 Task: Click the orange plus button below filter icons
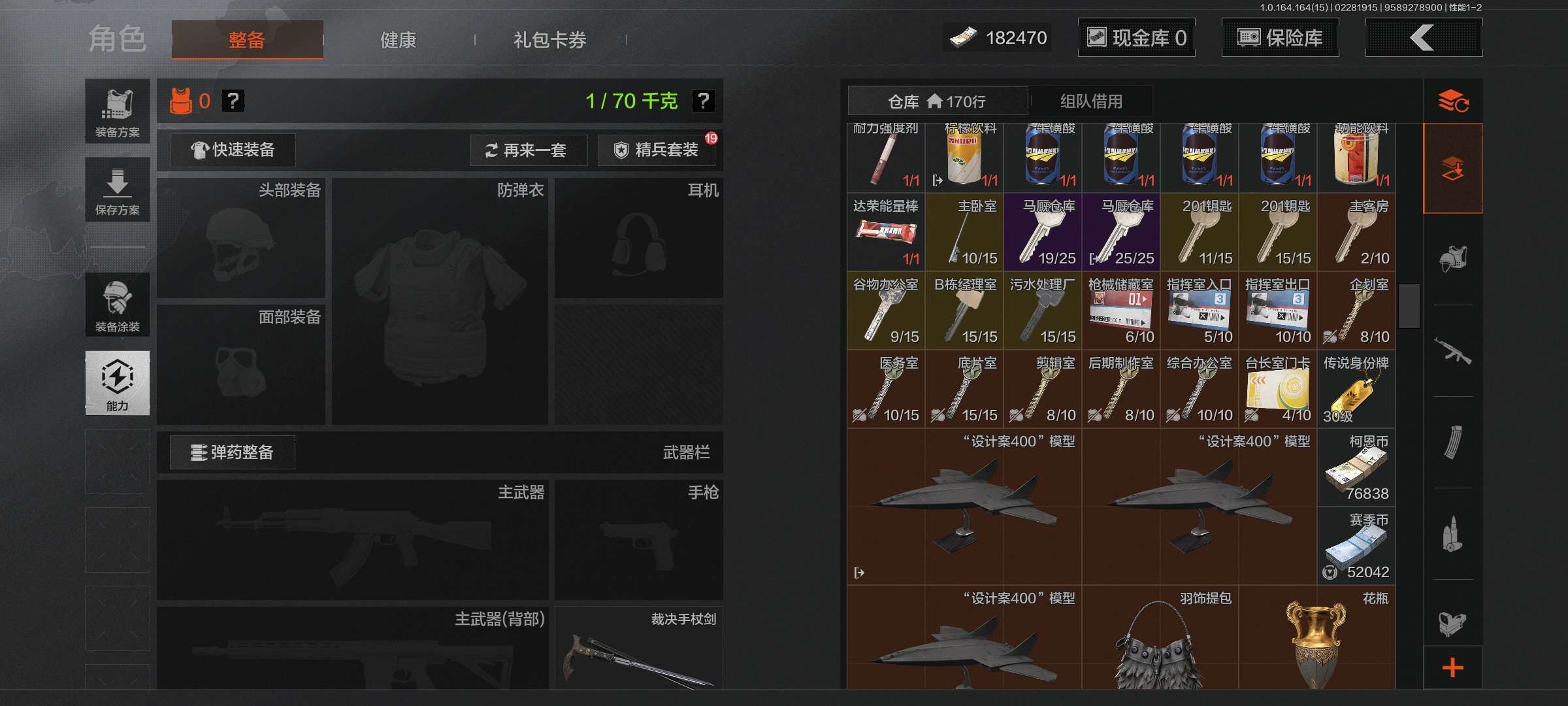tap(1453, 668)
